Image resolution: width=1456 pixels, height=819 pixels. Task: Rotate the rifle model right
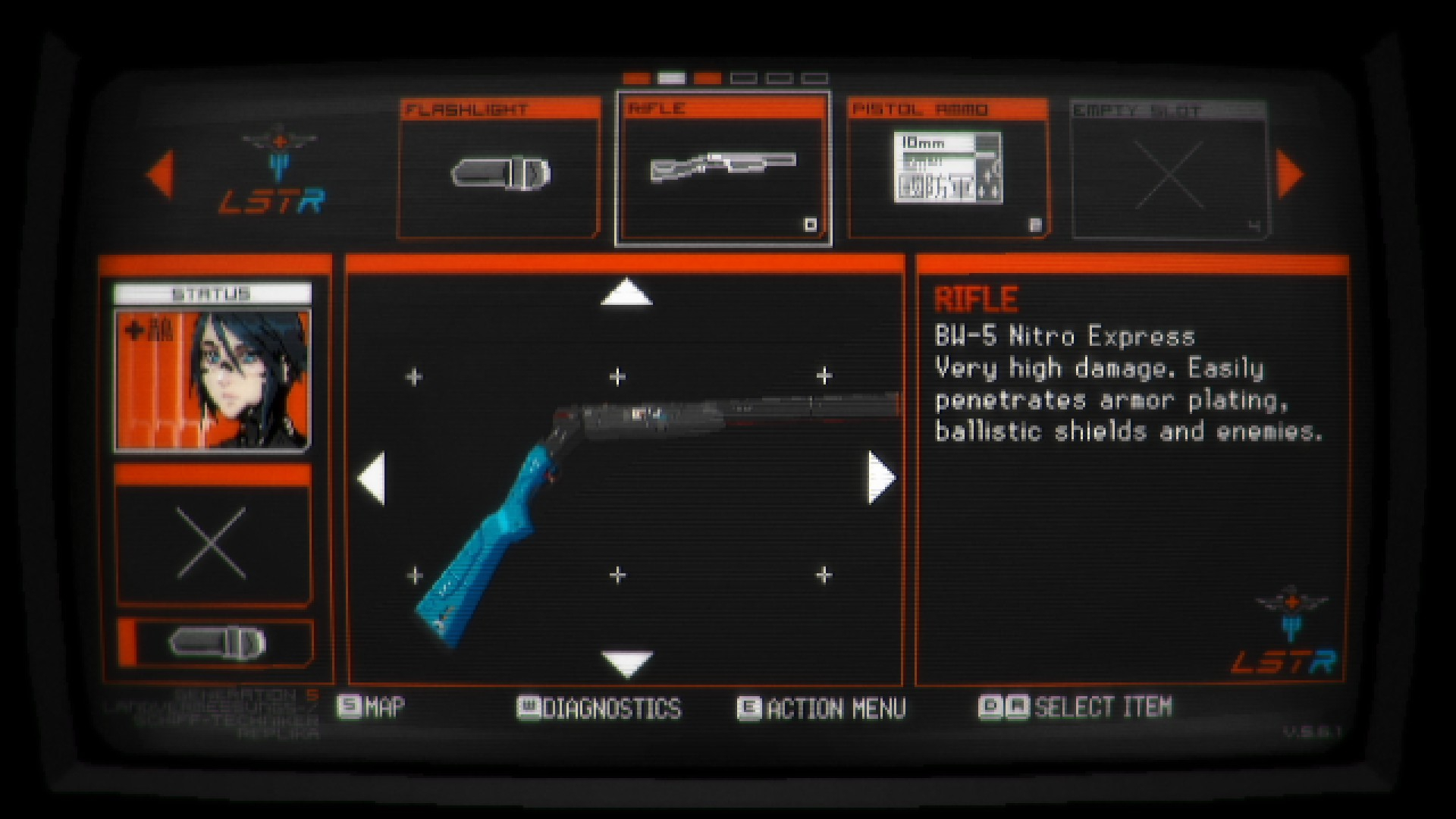881,478
